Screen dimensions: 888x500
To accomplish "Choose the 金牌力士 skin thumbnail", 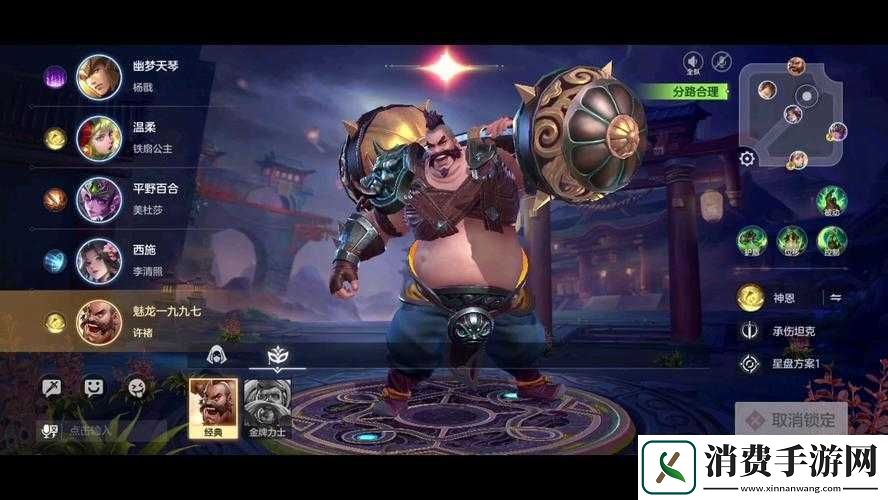I will point(267,407).
